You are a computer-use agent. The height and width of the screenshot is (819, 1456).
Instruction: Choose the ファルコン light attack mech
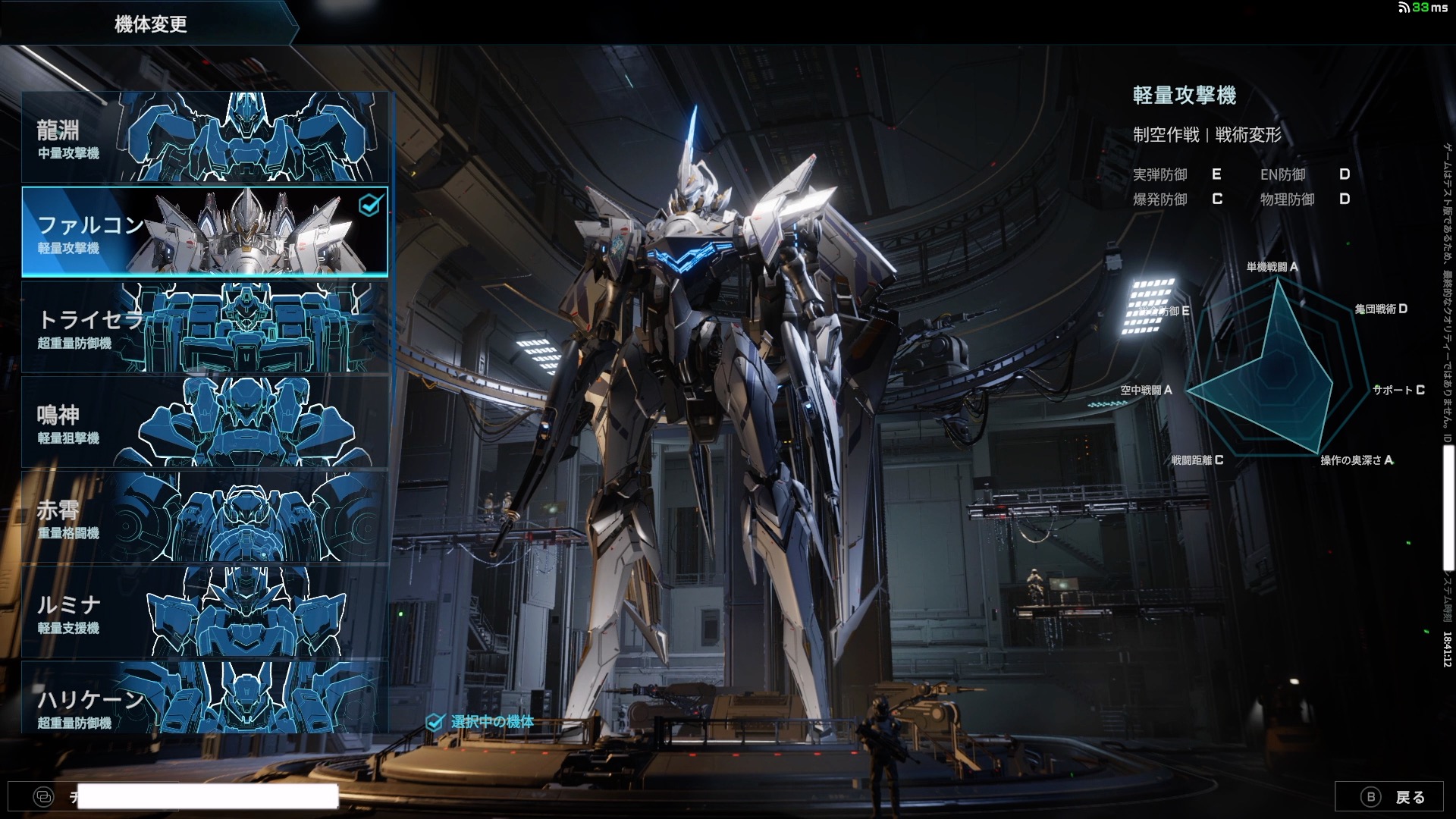205,231
